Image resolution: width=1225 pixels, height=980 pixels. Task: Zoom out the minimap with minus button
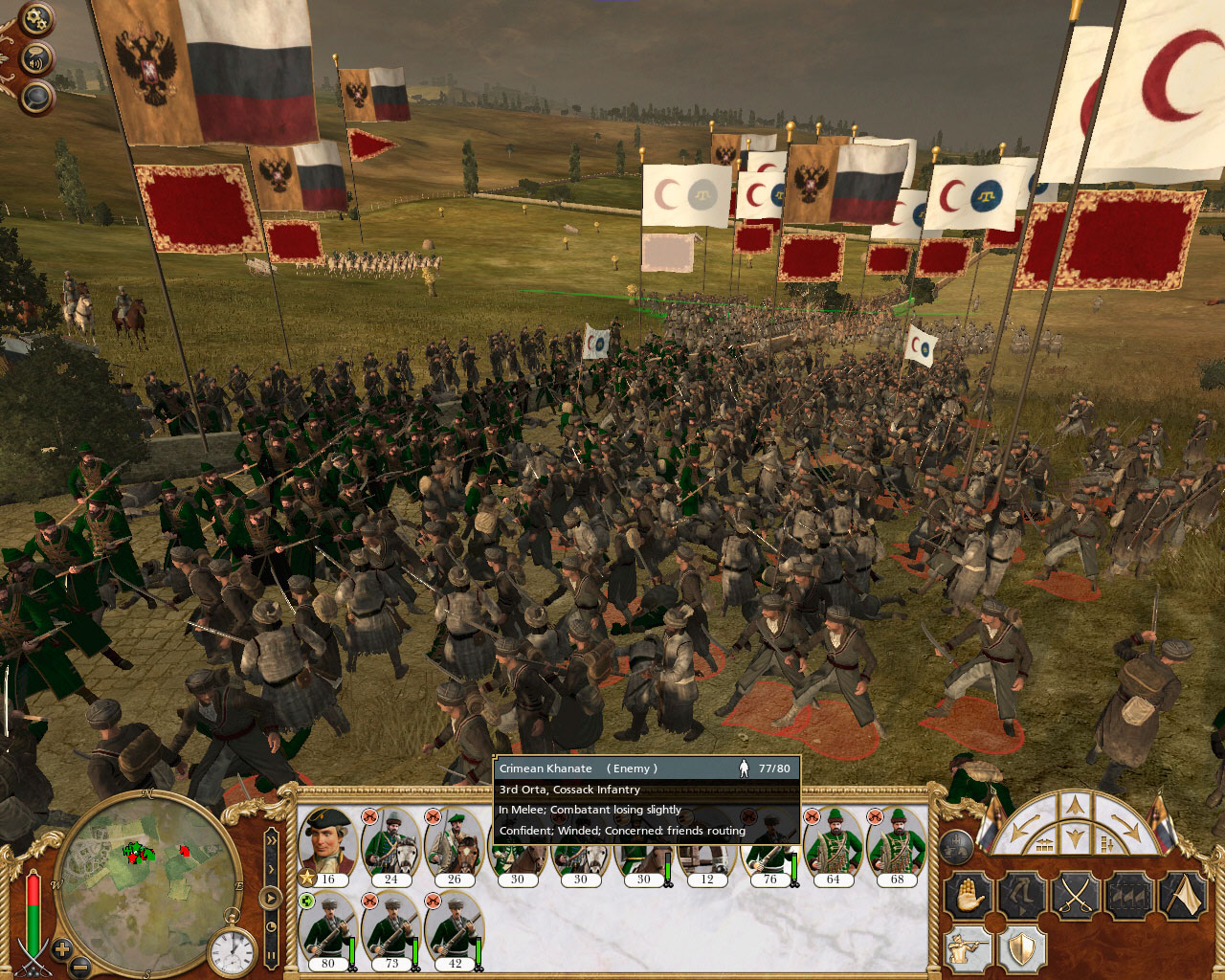click(x=81, y=967)
